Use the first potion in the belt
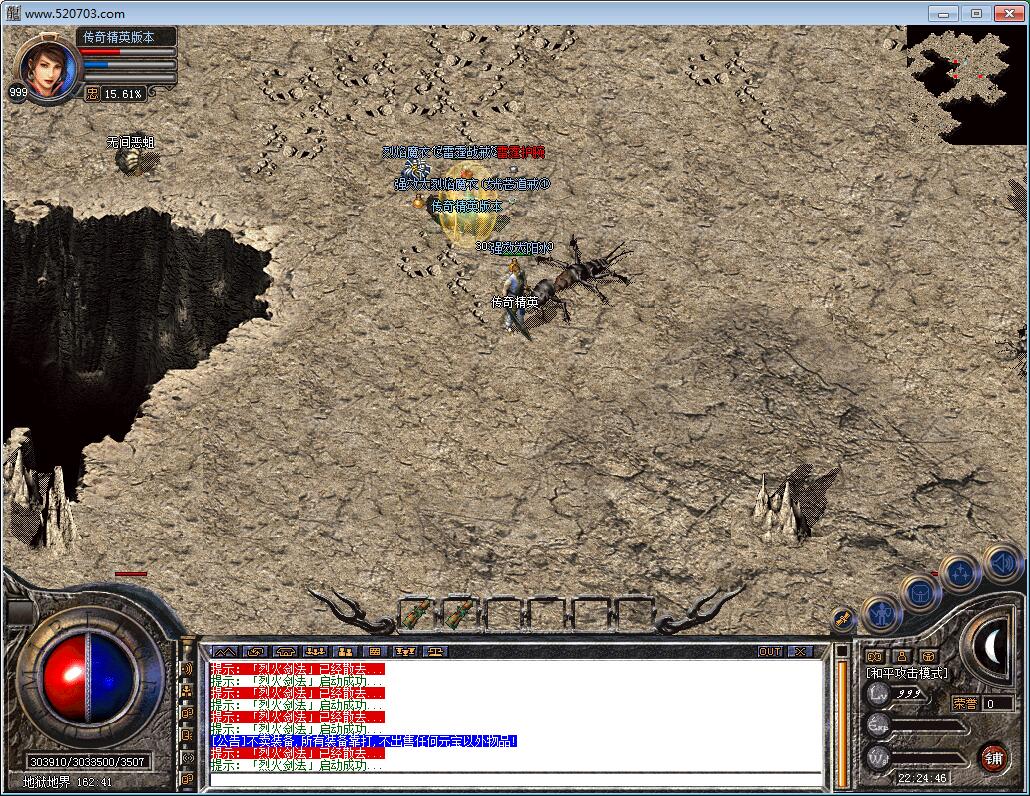This screenshot has height=796, width=1030. pos(415,612)
